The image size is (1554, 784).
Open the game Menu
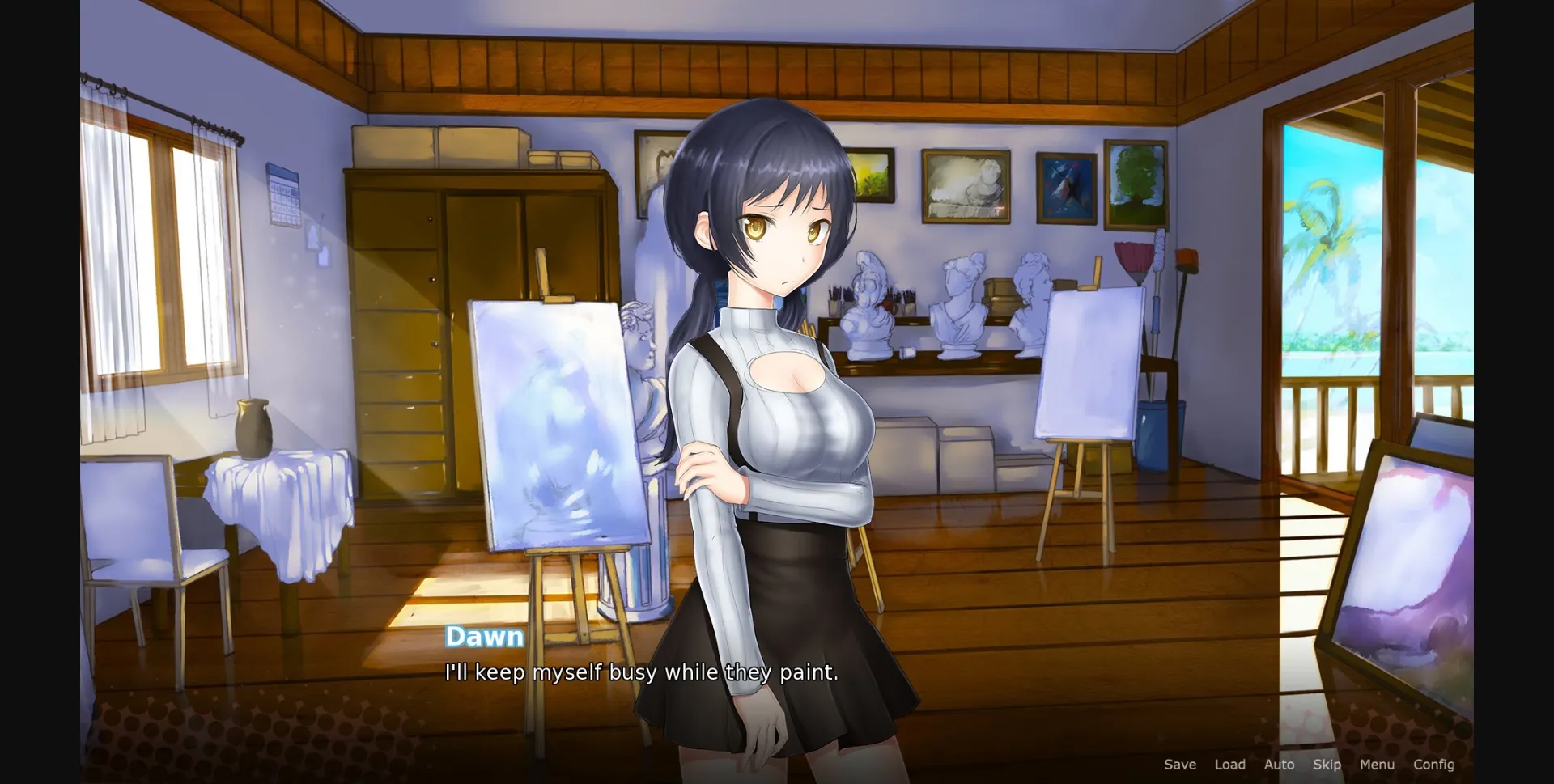click(1377, 764)
